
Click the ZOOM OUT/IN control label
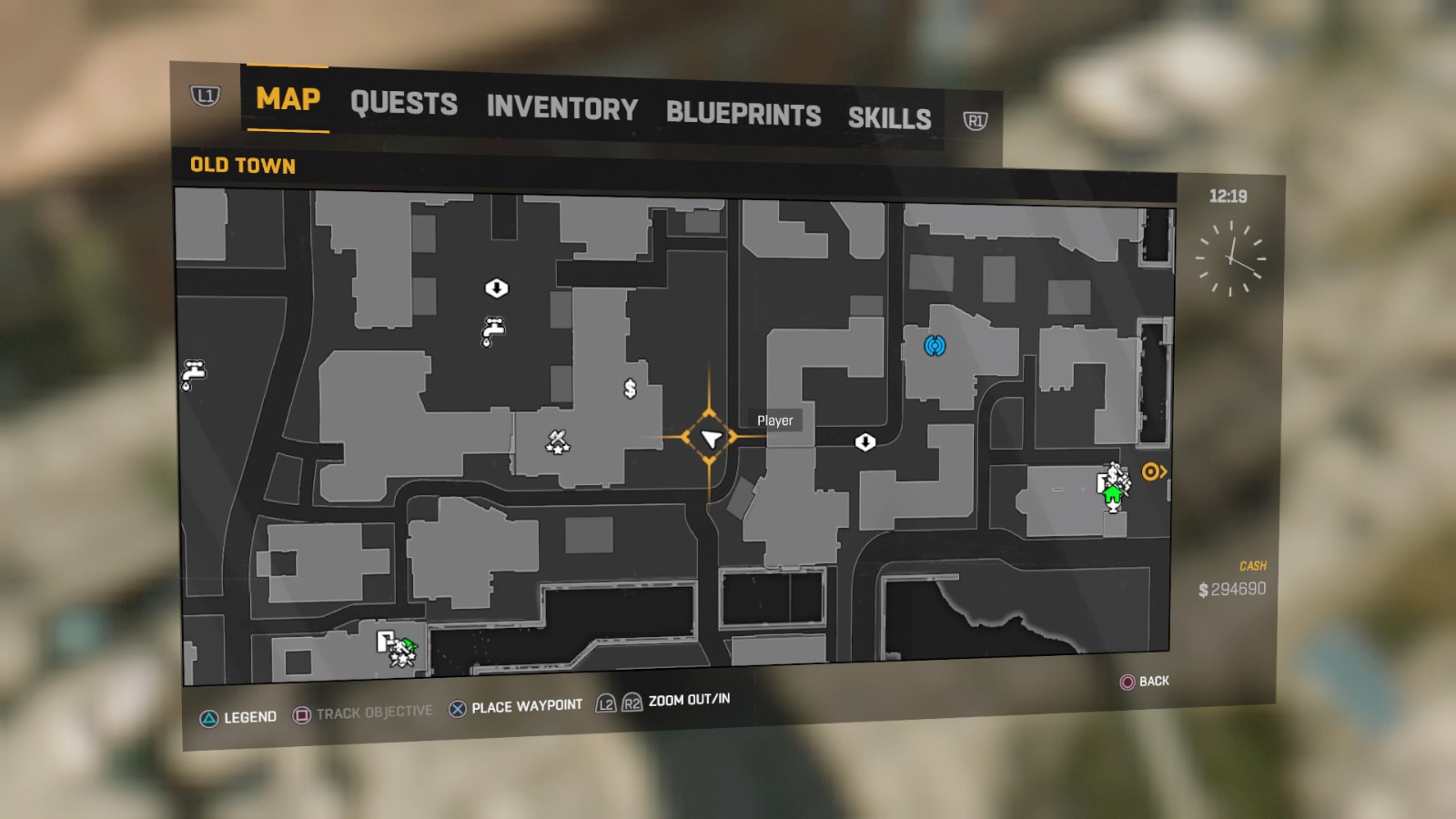[x=689, y=700]
